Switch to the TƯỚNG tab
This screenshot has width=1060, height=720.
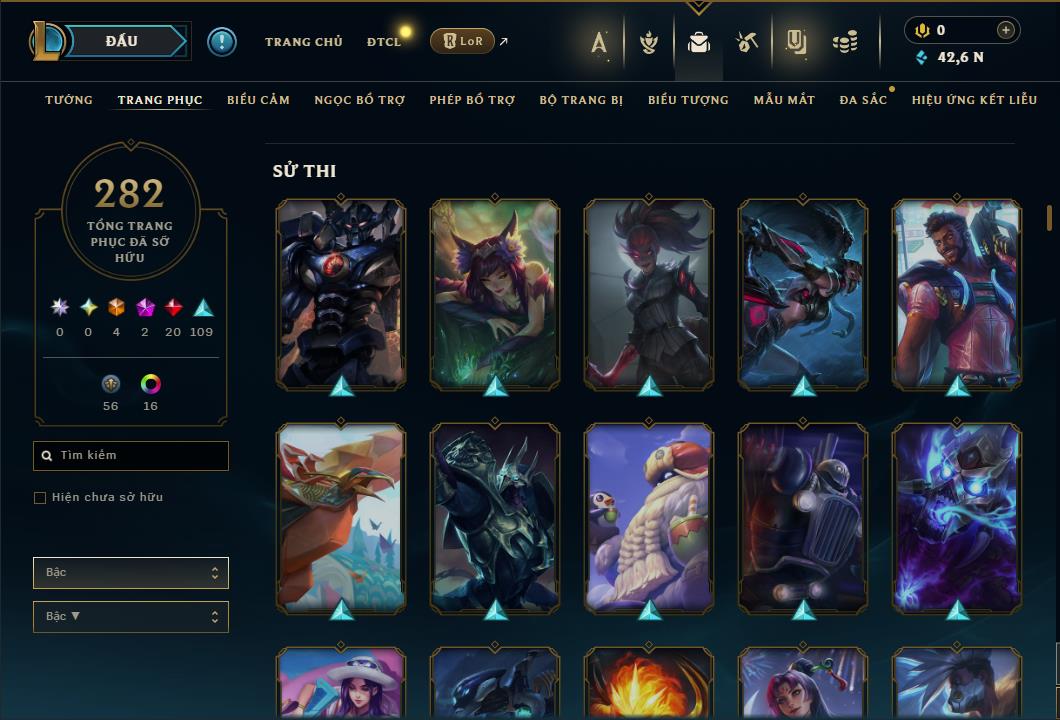point(69,100)
